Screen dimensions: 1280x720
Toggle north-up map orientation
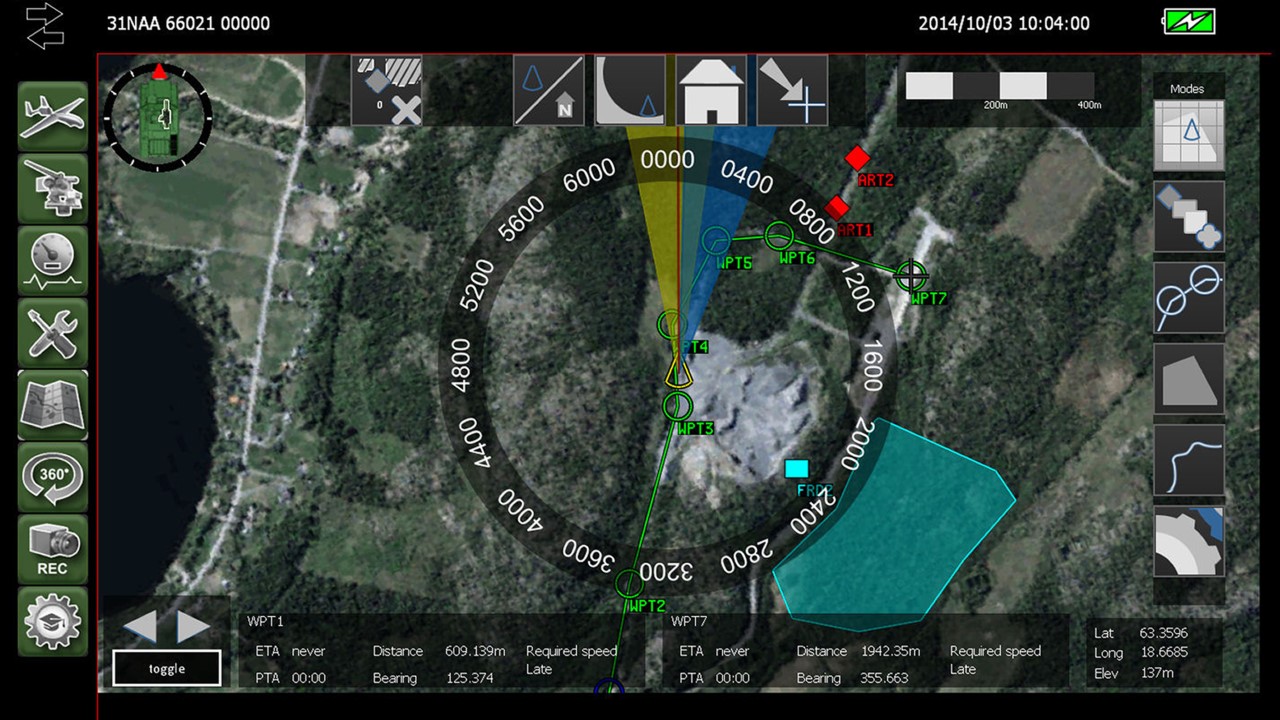coord(548,90)
